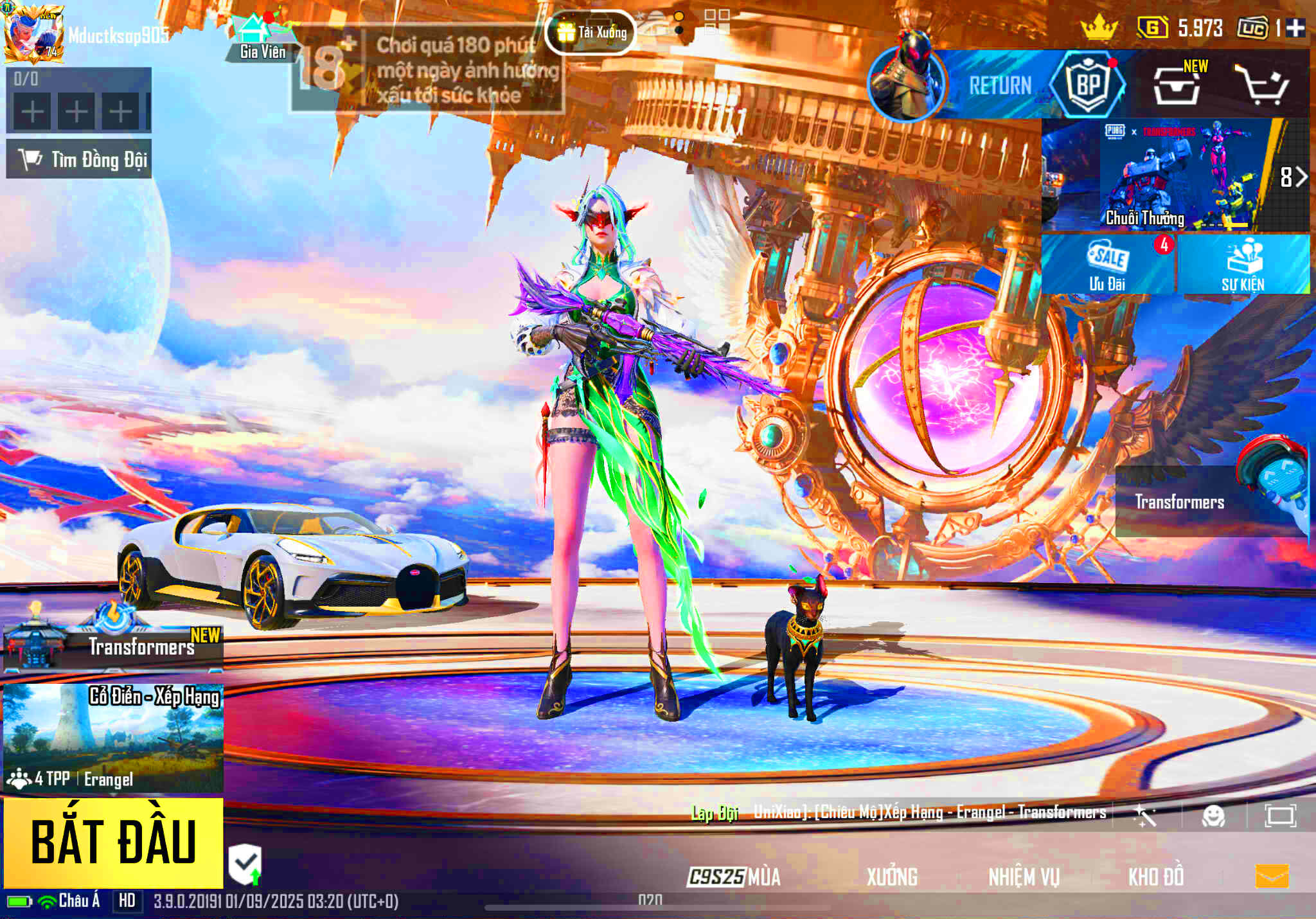
Task: Open the NHIỆM VỤ missions tab
Action: click(x=1024, y=877)
